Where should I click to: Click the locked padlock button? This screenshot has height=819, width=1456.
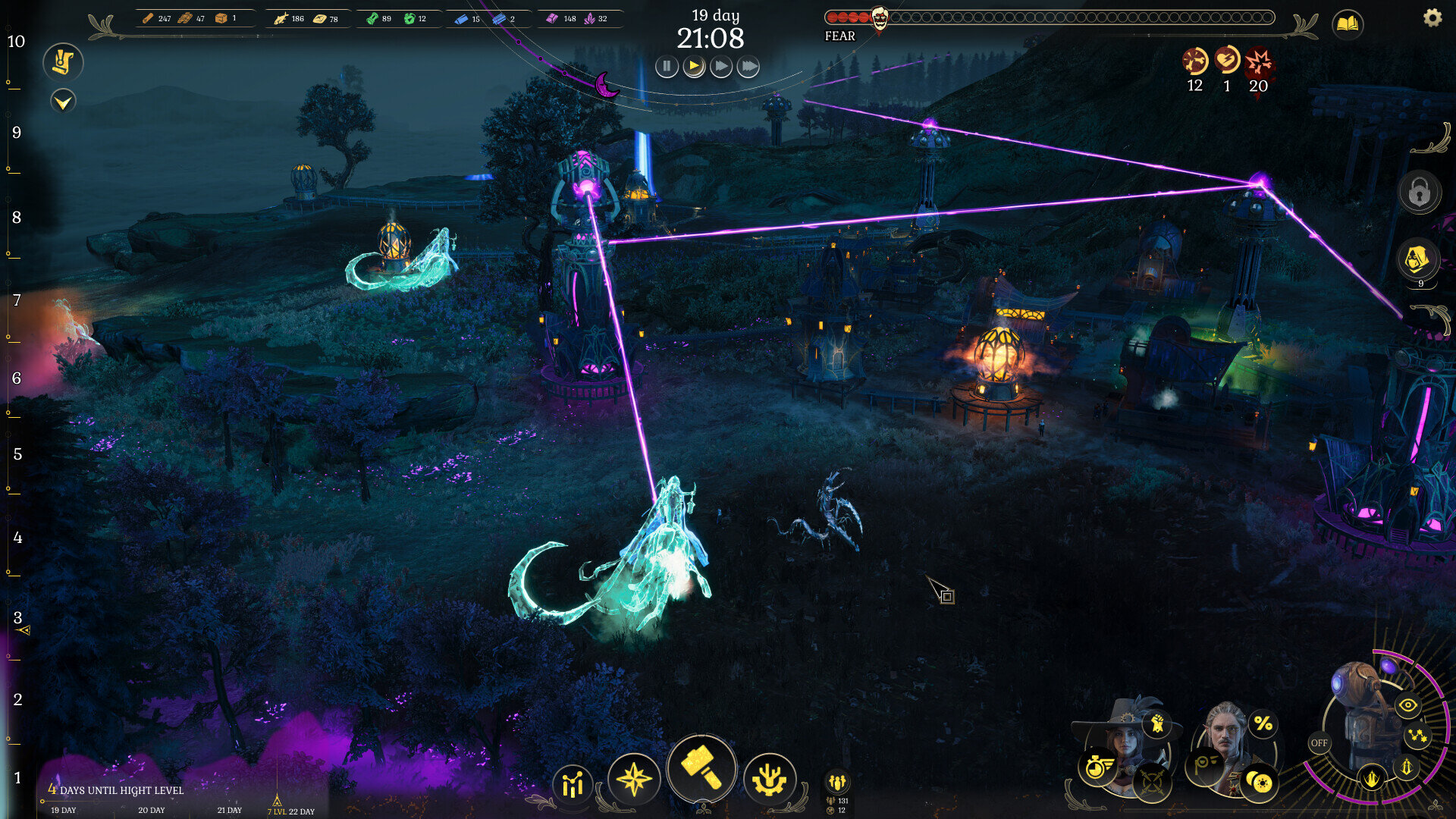click(1420, 192)
